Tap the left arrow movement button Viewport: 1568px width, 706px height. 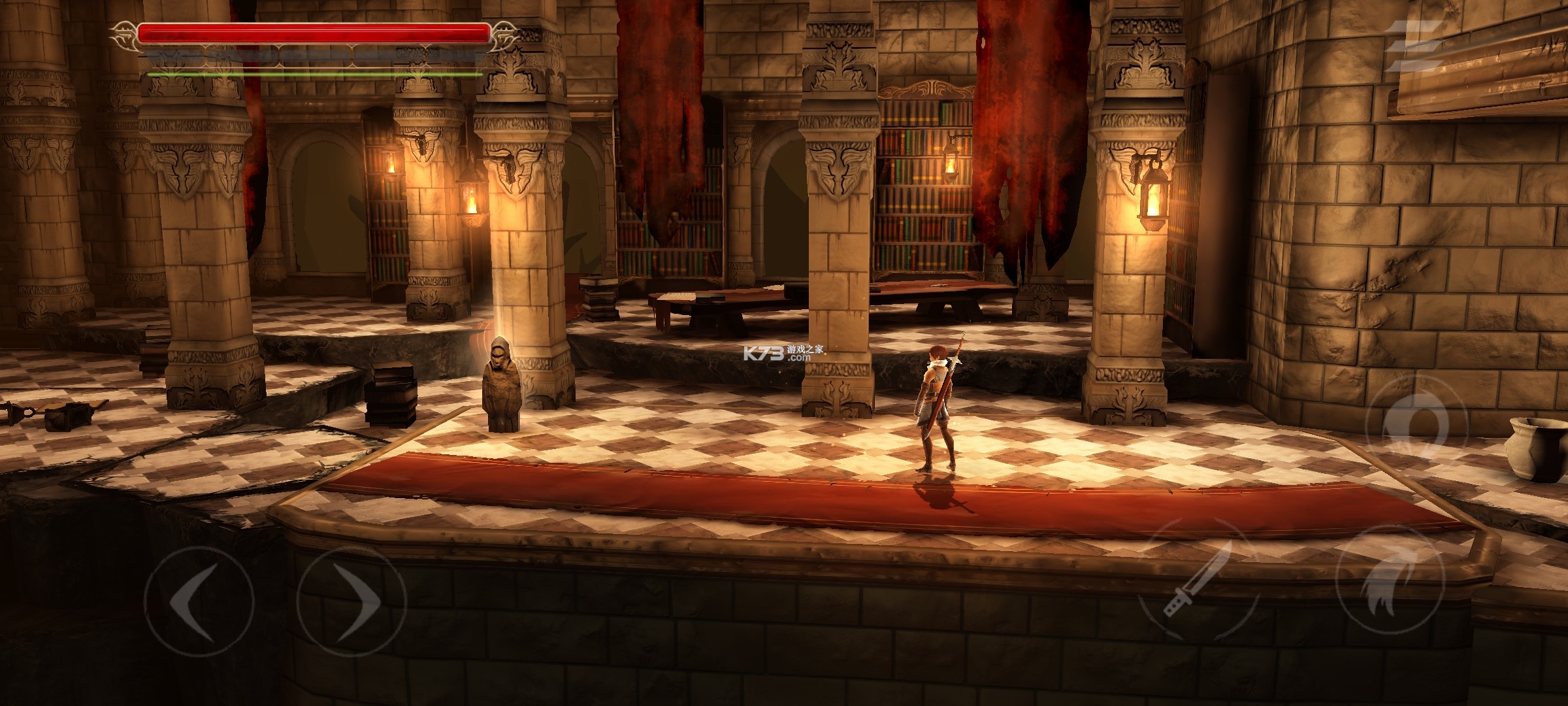[199, 600]
